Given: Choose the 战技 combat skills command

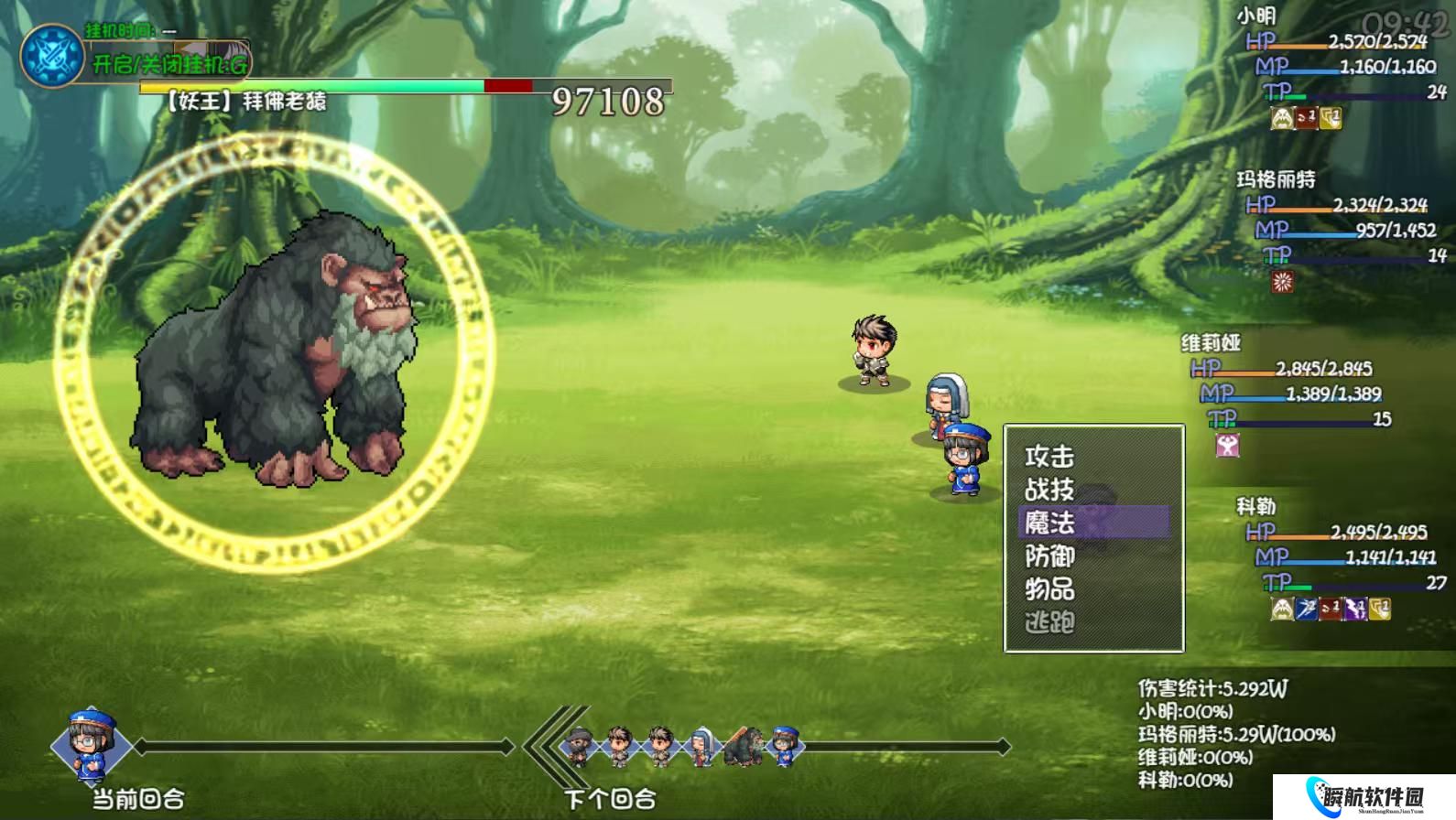Looking at the screenshot, I should (x=1049, y=490).
